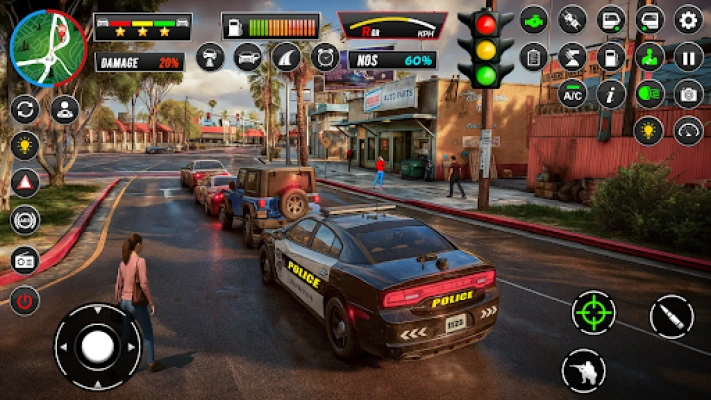This screenshot has width=711, height=400.
Task: Tap the circular refresh arrows icon
Action: click(25, 108)
